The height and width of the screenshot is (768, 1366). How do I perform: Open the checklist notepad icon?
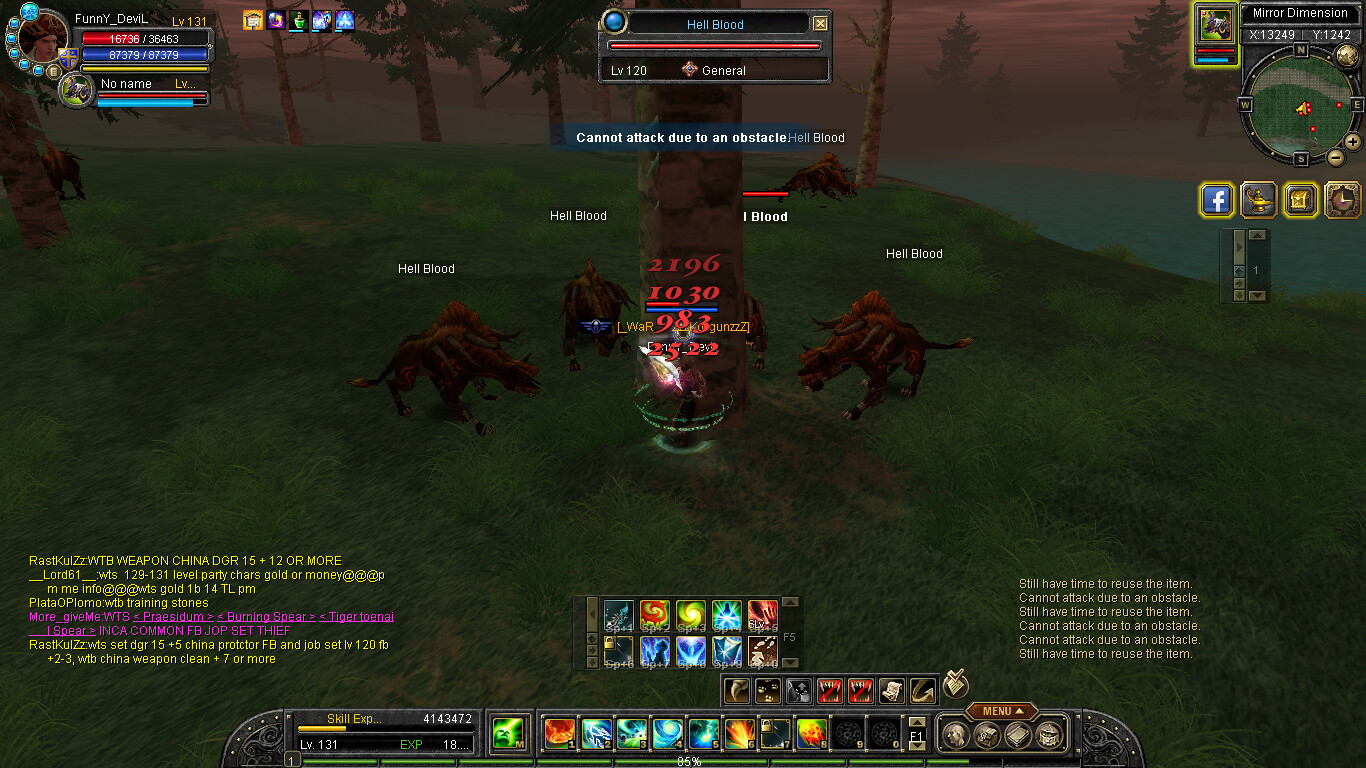[x=957, y=684]
